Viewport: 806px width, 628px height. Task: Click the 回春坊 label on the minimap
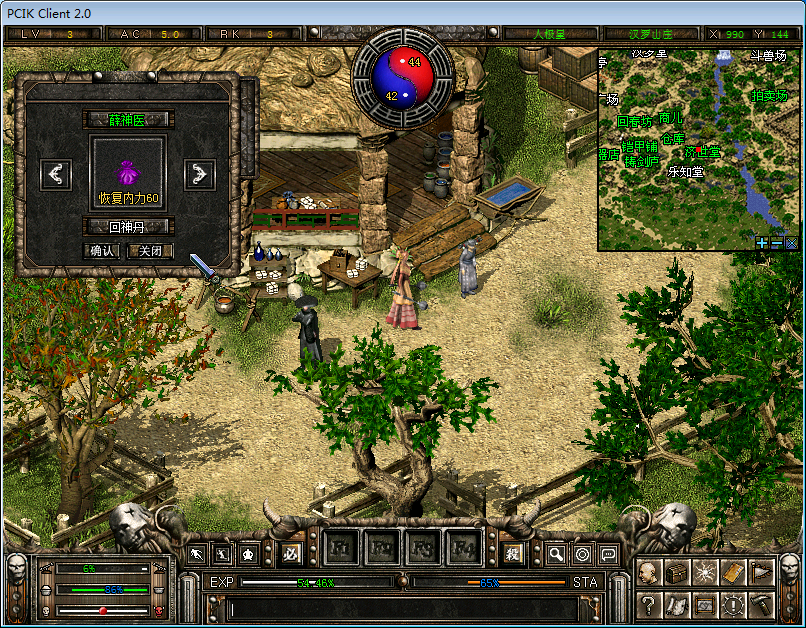pos(634,122)
